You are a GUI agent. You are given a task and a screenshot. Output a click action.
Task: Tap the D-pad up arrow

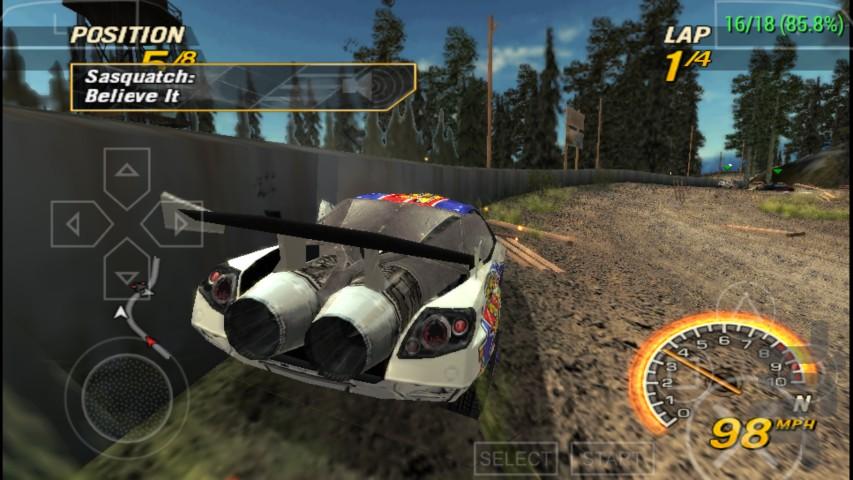(x=127, y=172)
